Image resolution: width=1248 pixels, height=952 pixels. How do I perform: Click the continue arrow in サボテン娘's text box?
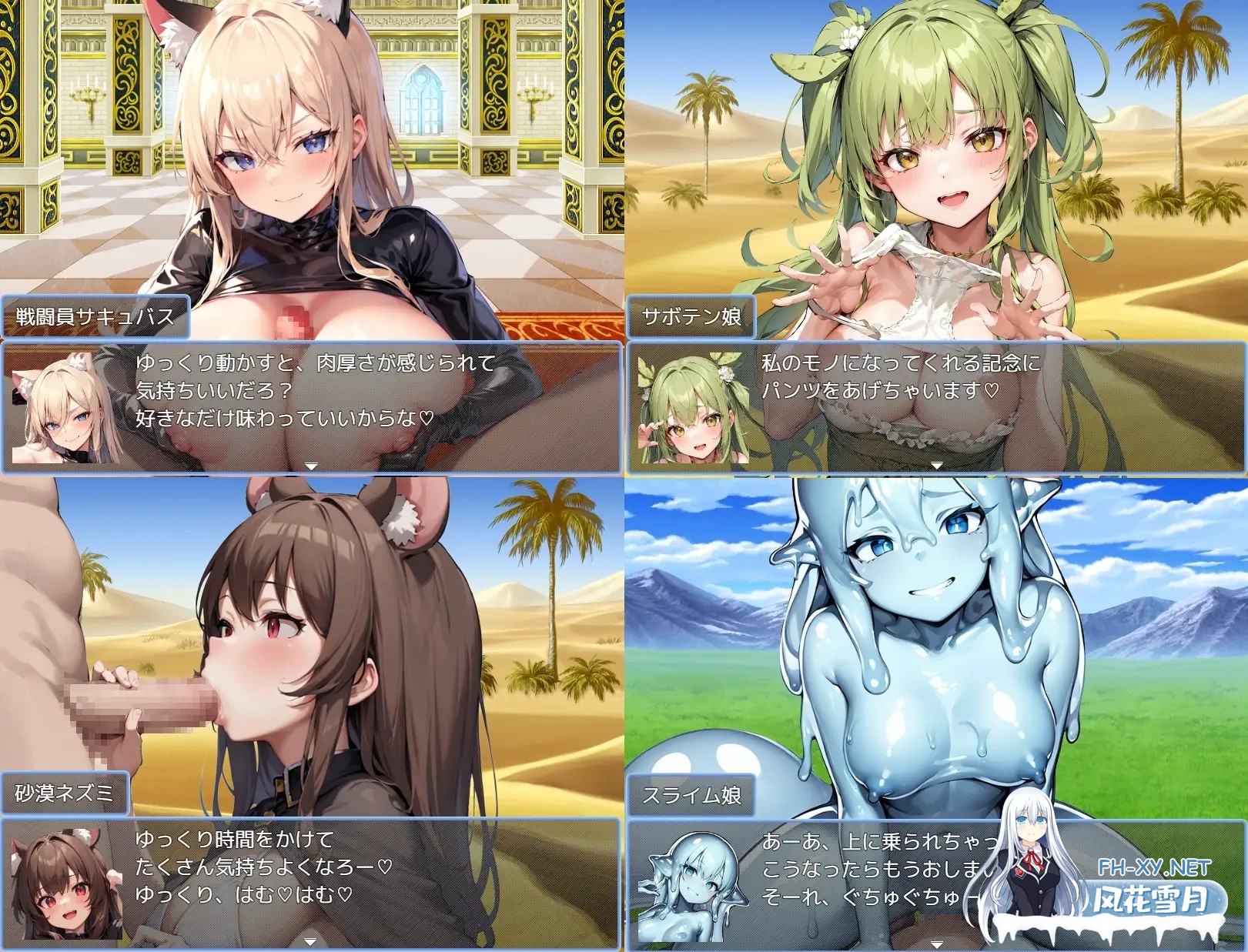point(938,465)
